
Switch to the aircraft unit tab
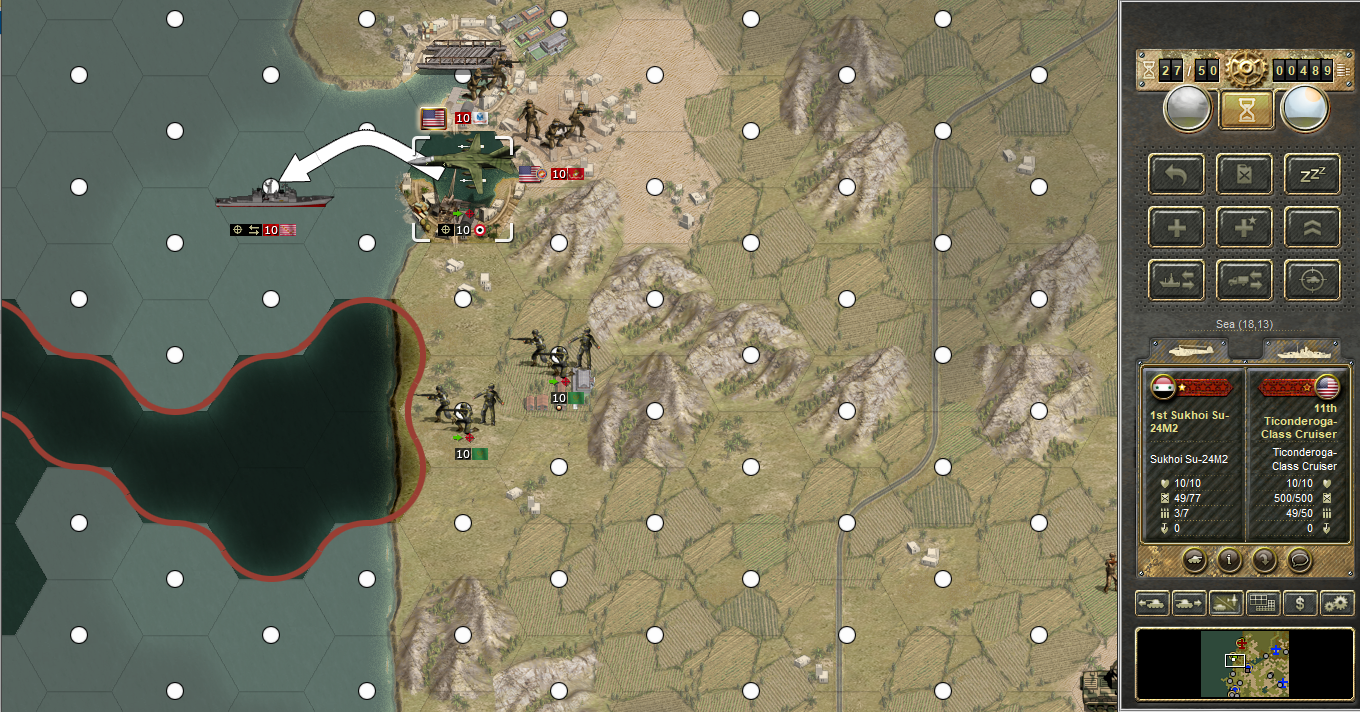pyautogui.click(x=1192, y=350)
